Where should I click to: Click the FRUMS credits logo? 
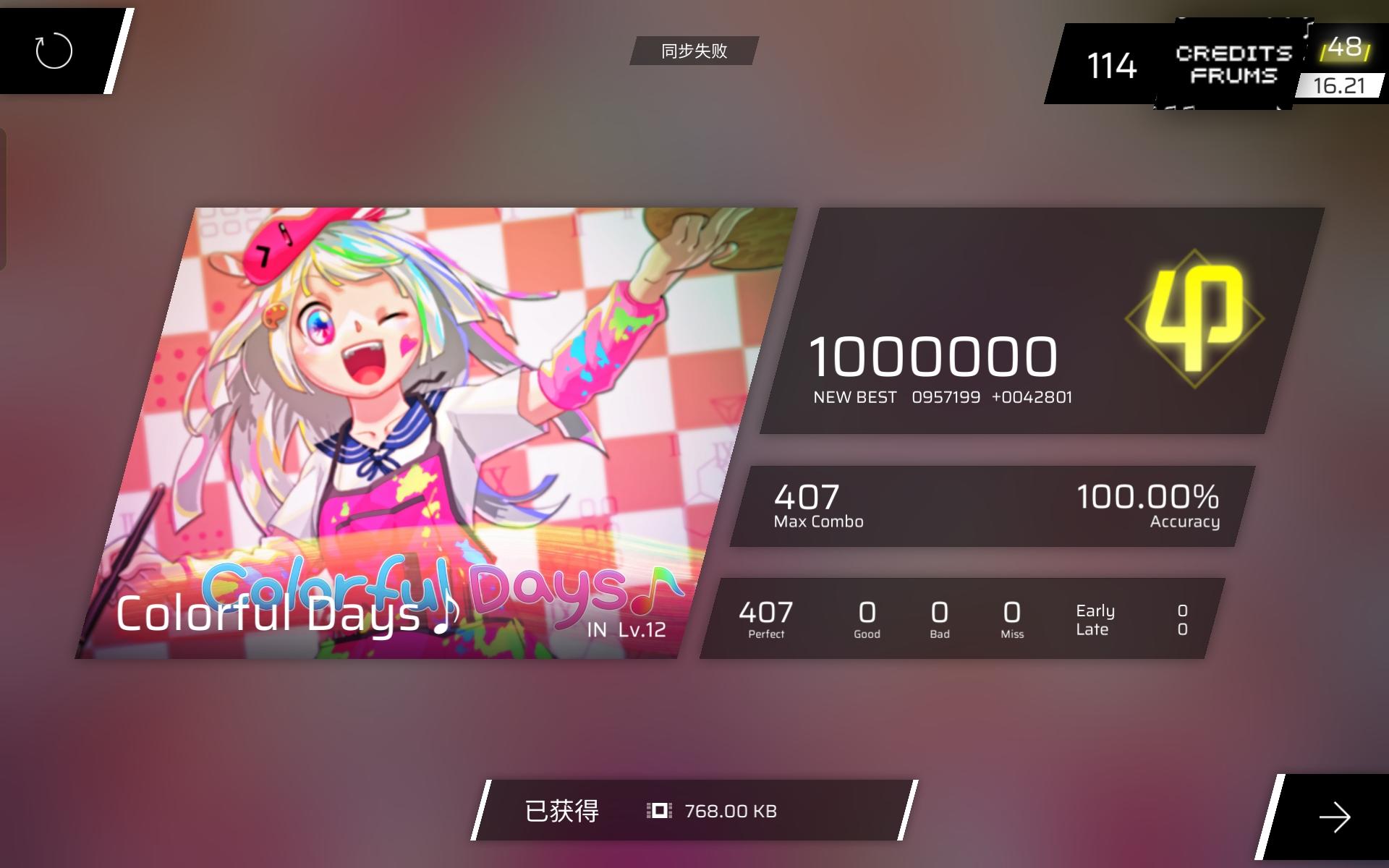tap(1233, 65)
